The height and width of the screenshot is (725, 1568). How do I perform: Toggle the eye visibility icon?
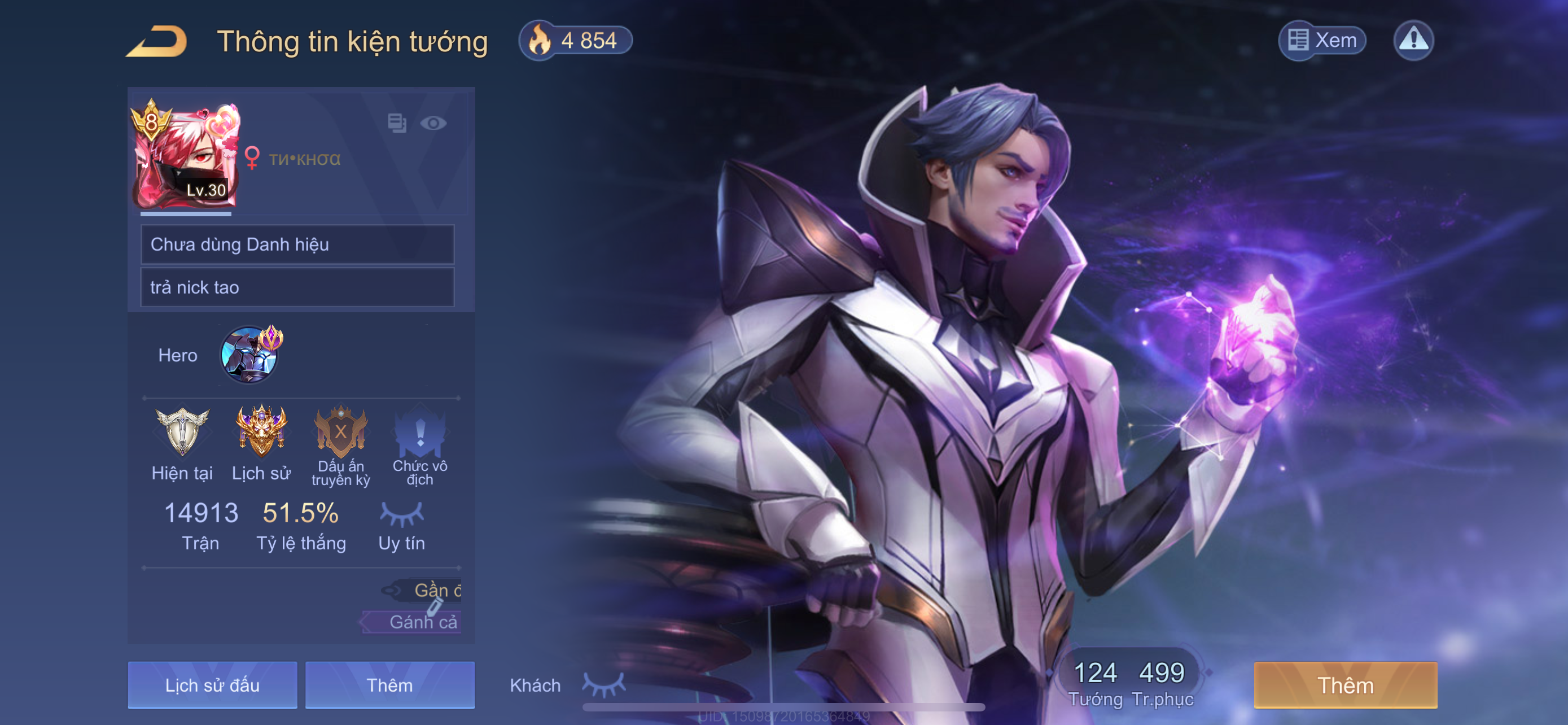click(x=433, y=124)
